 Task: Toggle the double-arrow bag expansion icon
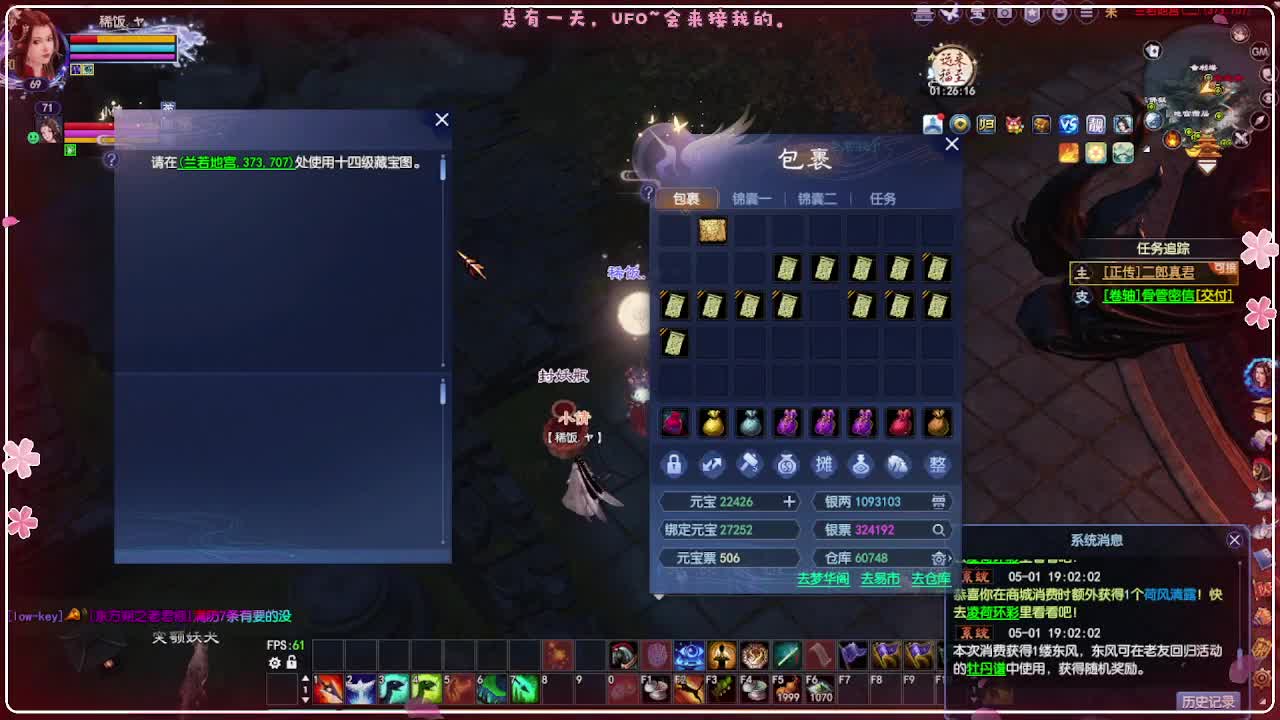[711, 465]
